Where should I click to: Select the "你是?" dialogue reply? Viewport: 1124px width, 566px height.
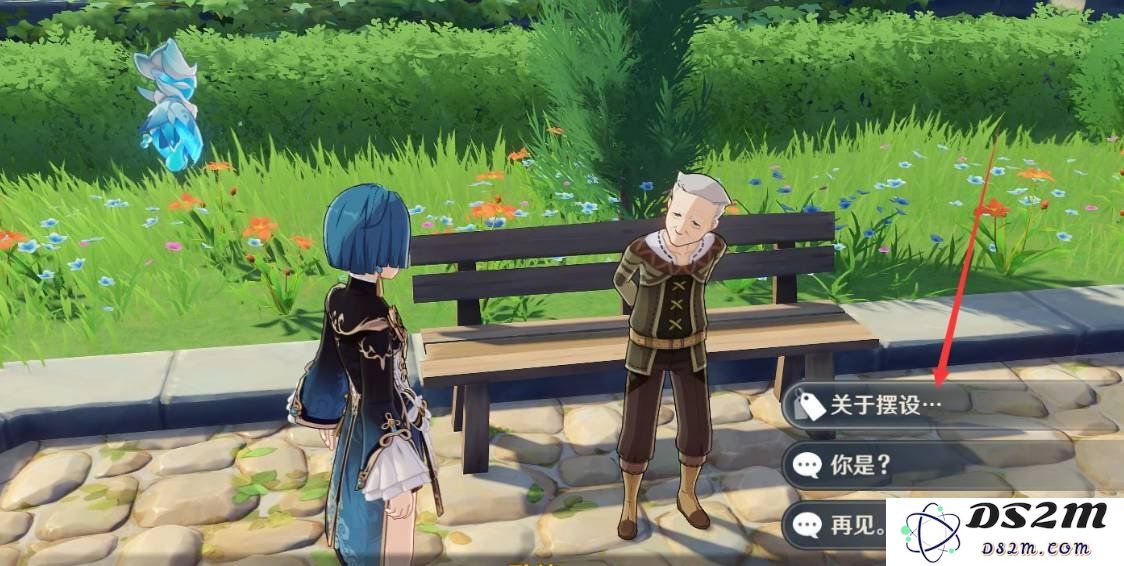[860, 465]
